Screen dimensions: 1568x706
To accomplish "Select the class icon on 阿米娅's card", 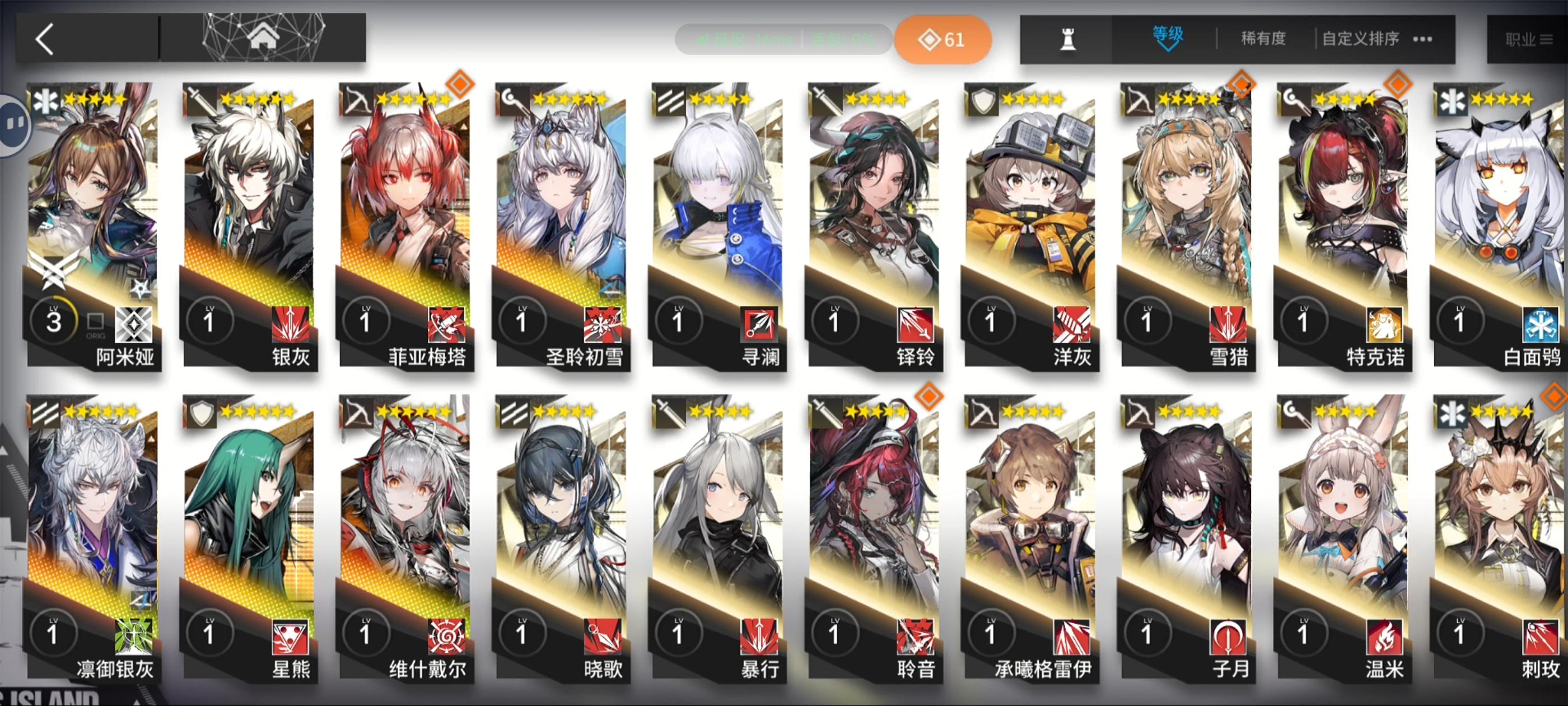I will tap(48, 101).
